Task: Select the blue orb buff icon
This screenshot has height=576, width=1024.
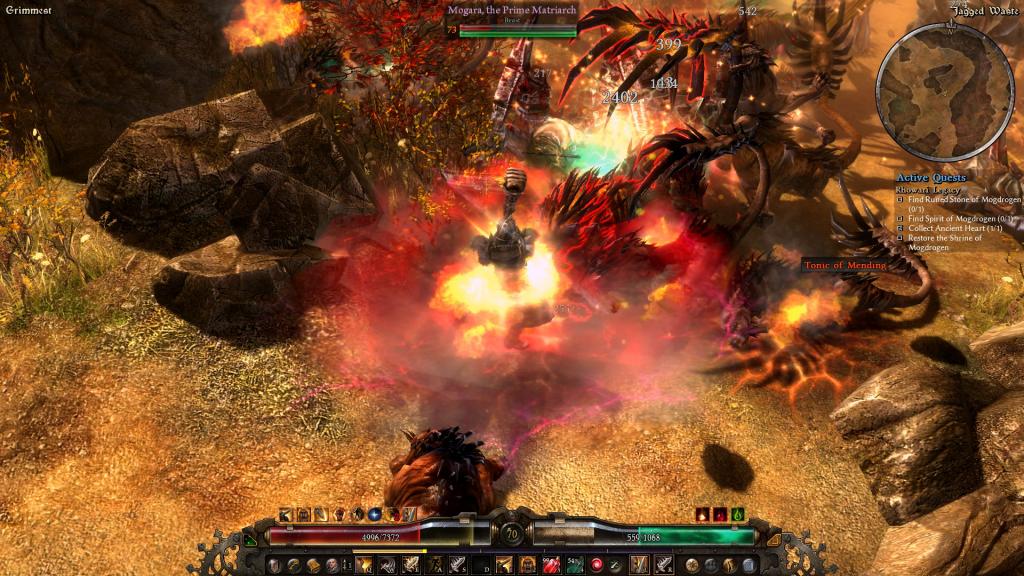Action: [x=375, y=515]
